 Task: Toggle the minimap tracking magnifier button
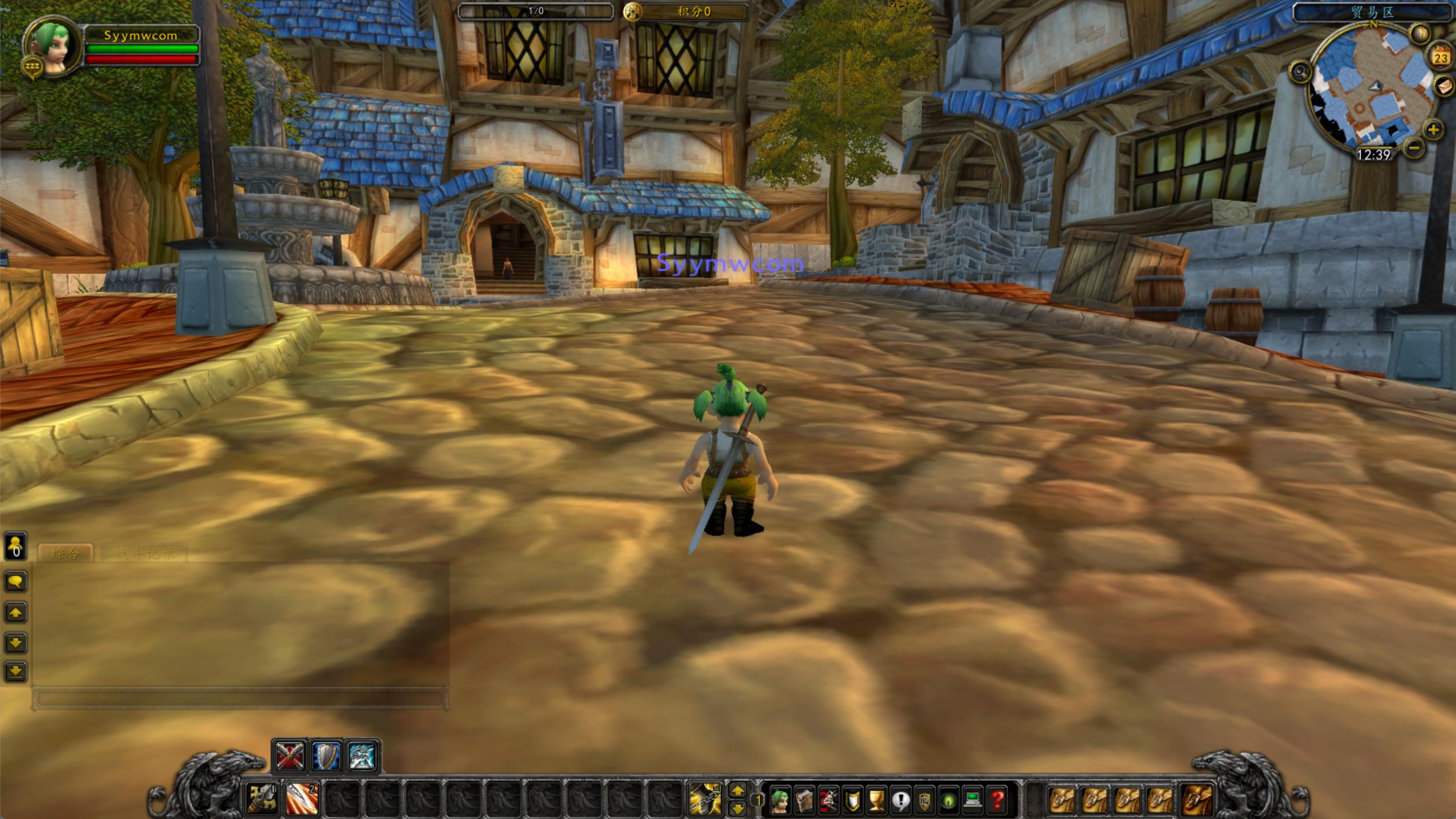(1300, 72)
